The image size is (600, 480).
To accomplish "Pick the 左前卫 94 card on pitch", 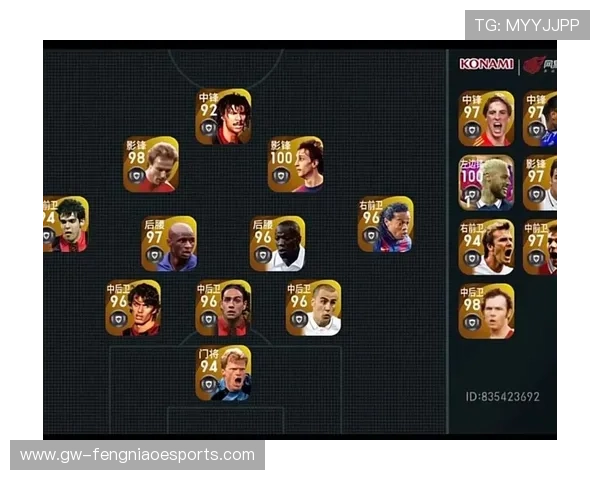I will (65, 224).
